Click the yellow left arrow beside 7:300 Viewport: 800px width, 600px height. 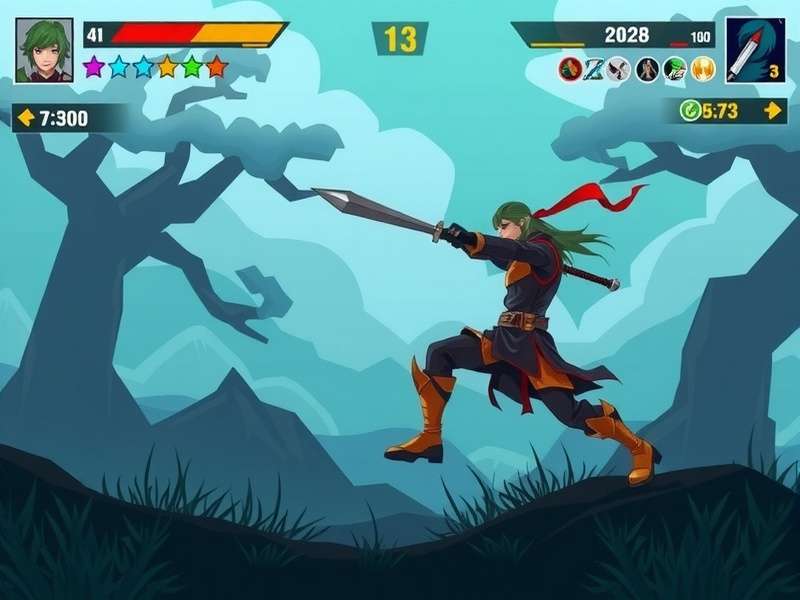(x=26, y=118)
